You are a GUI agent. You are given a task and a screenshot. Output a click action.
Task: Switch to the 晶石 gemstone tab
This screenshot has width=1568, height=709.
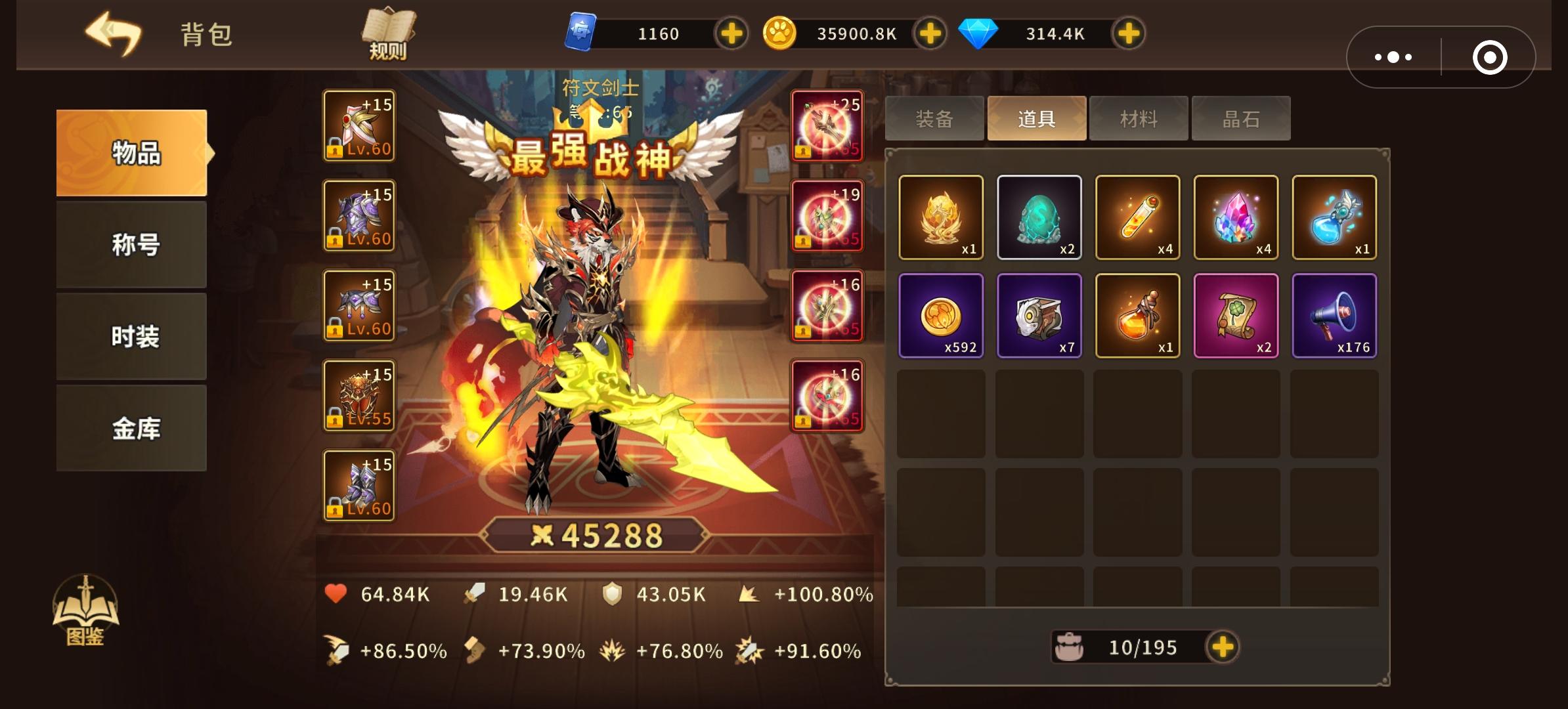(1240, 118)
